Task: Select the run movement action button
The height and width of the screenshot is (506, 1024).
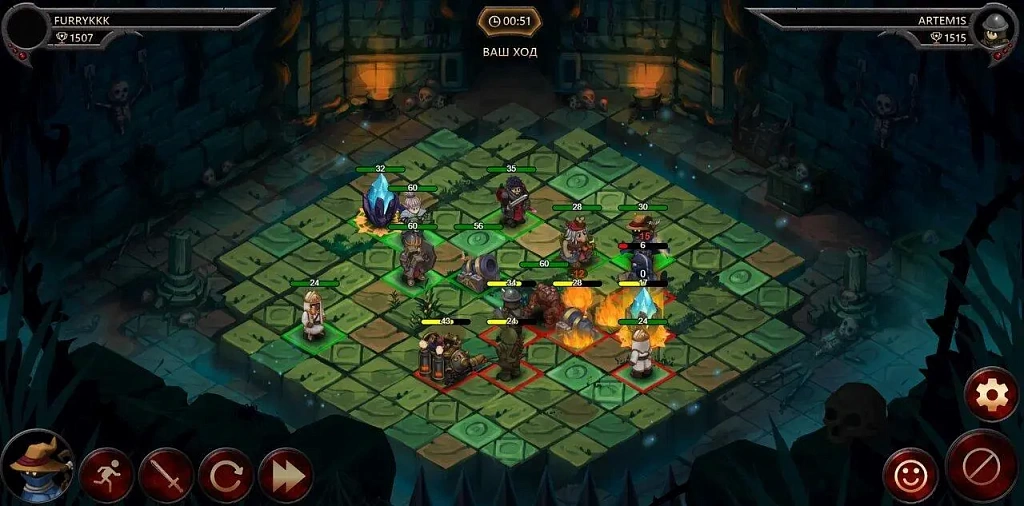Action: pyautogui.click(x=107, y=475)
